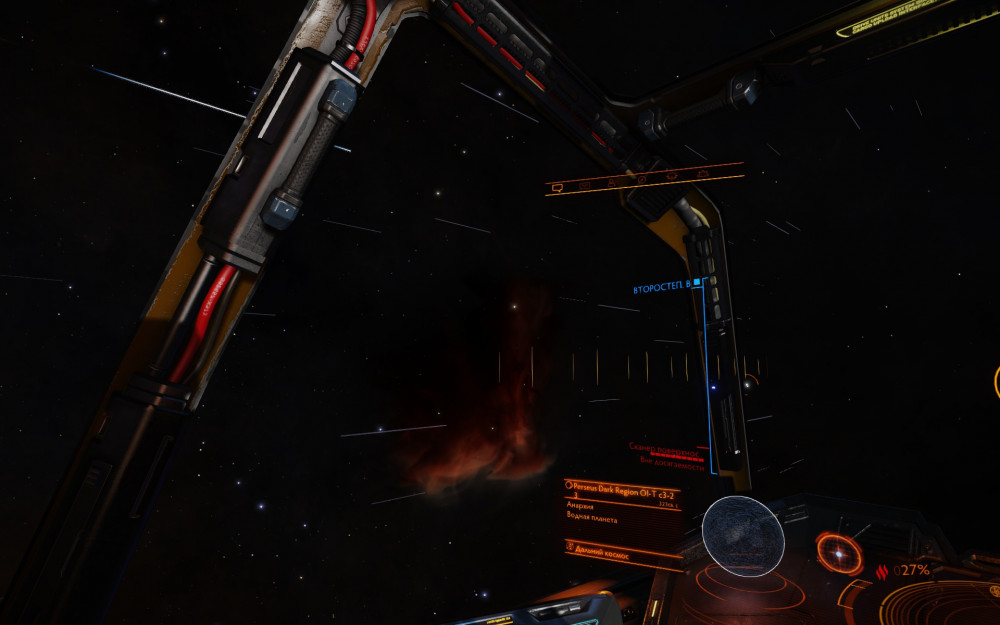Click the glowing star hologram indicator
1000x625 pixels.
click(838, 551)
